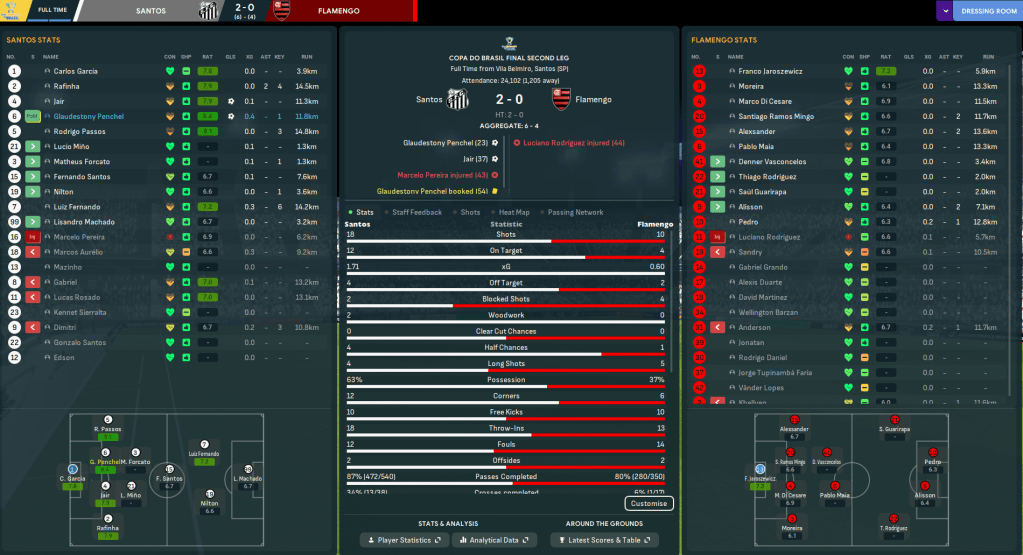Click the Customise button

click(x=649, y=503)
